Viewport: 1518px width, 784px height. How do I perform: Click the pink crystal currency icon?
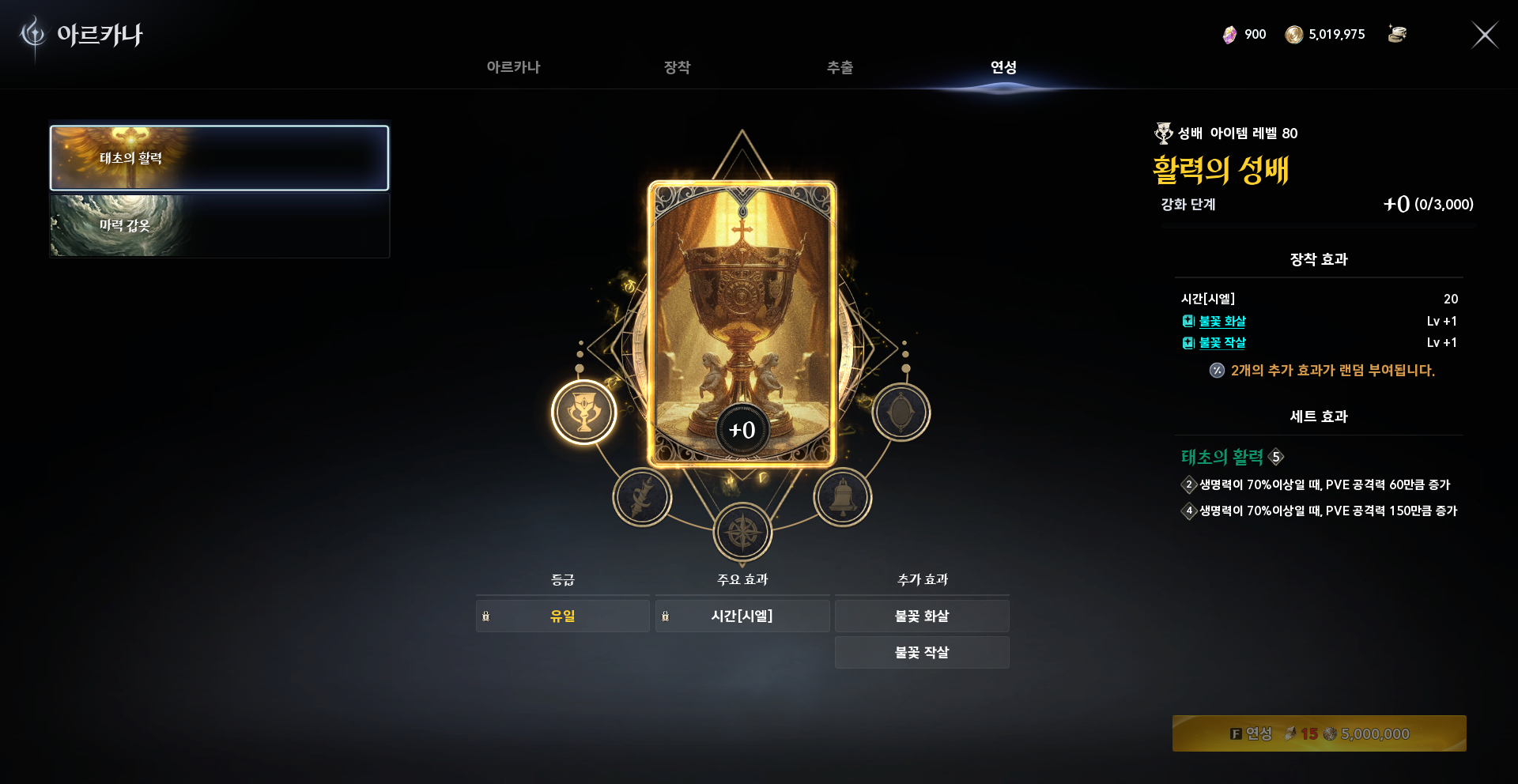(x=1231, y=34)
